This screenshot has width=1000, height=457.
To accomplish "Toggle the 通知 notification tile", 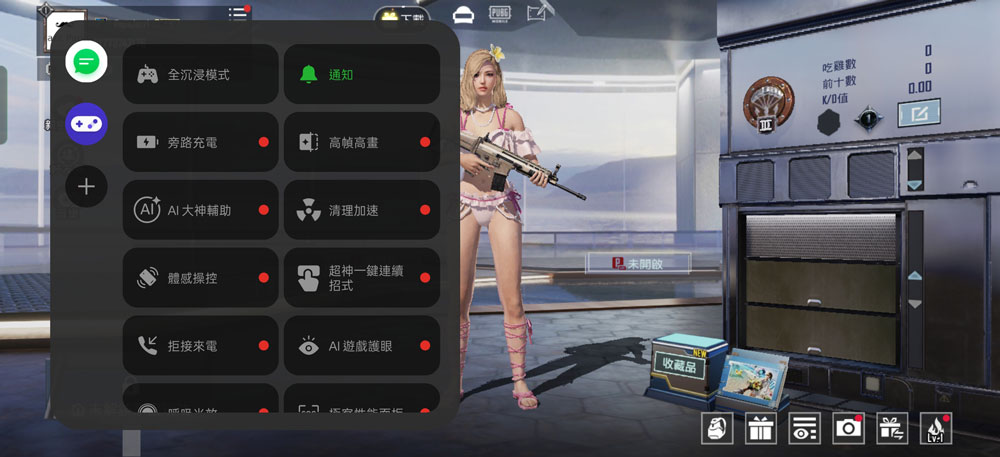I will tap(362, 74).
